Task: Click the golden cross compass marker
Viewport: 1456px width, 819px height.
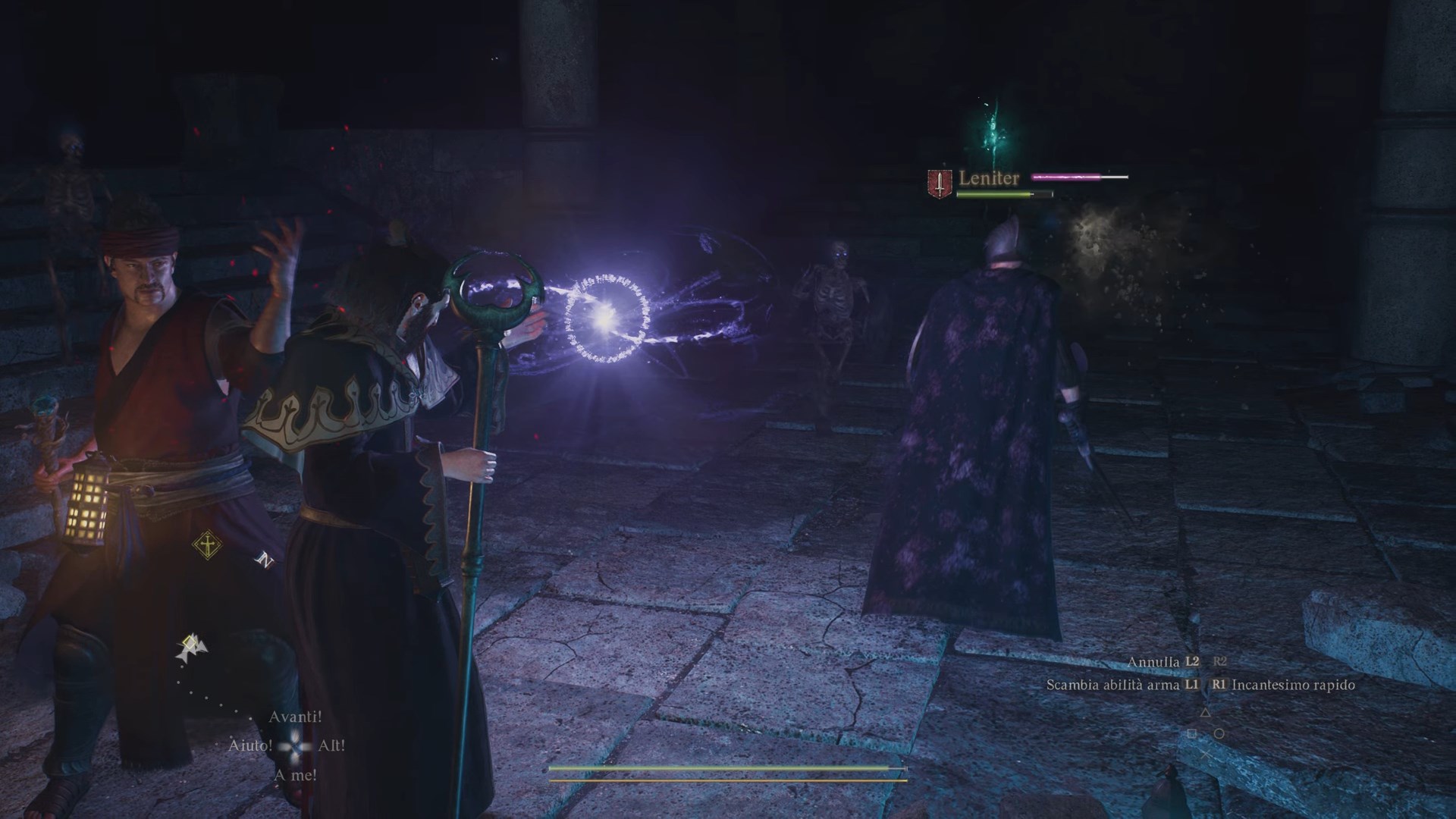Action: 206,544
